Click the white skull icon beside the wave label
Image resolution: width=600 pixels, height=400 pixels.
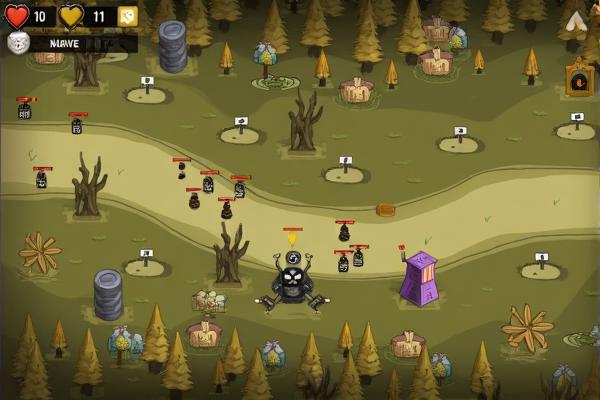point(17,43)
